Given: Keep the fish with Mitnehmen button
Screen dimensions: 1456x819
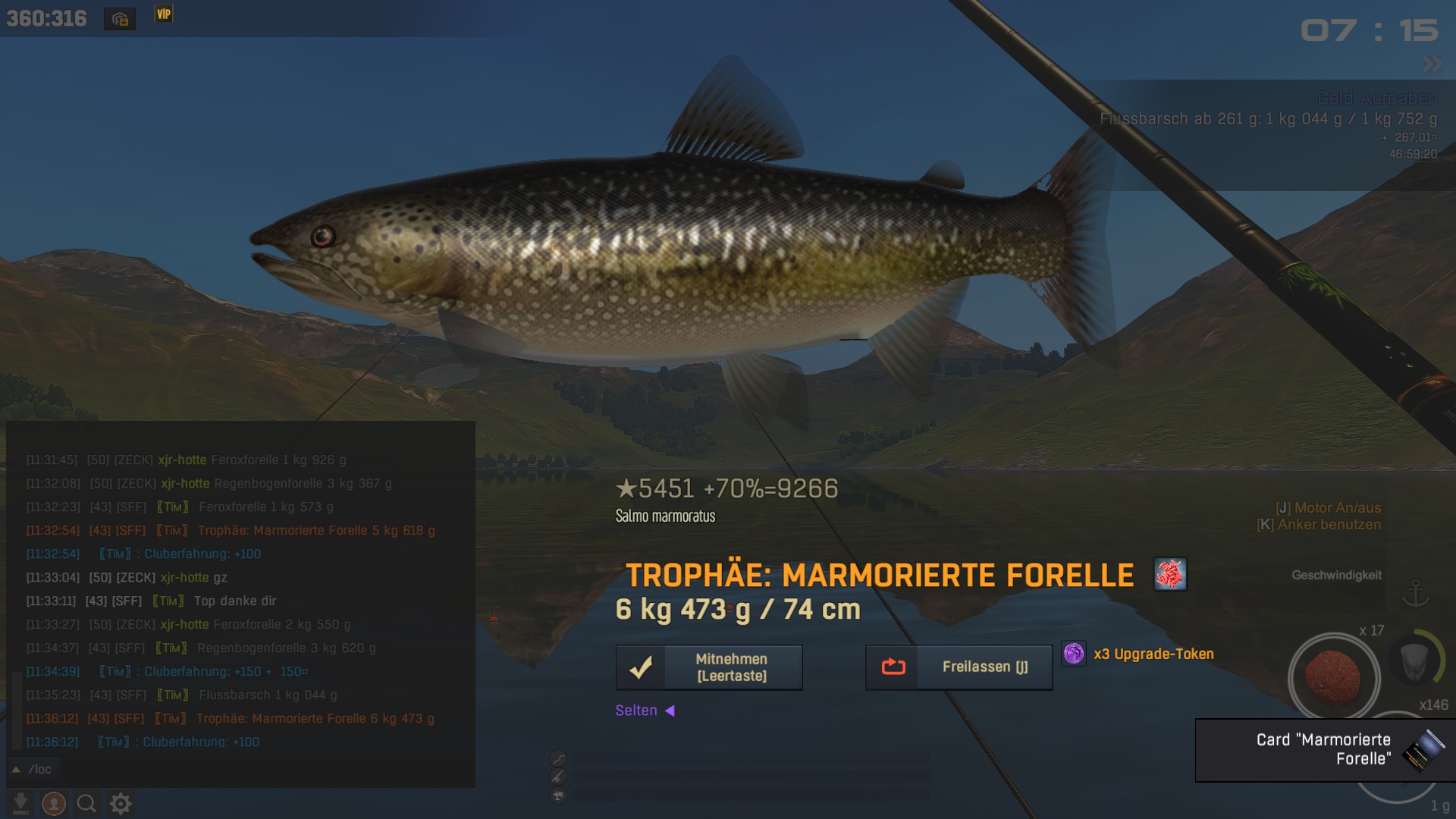Looking at the screenshot, I should (x=709, y=667).
